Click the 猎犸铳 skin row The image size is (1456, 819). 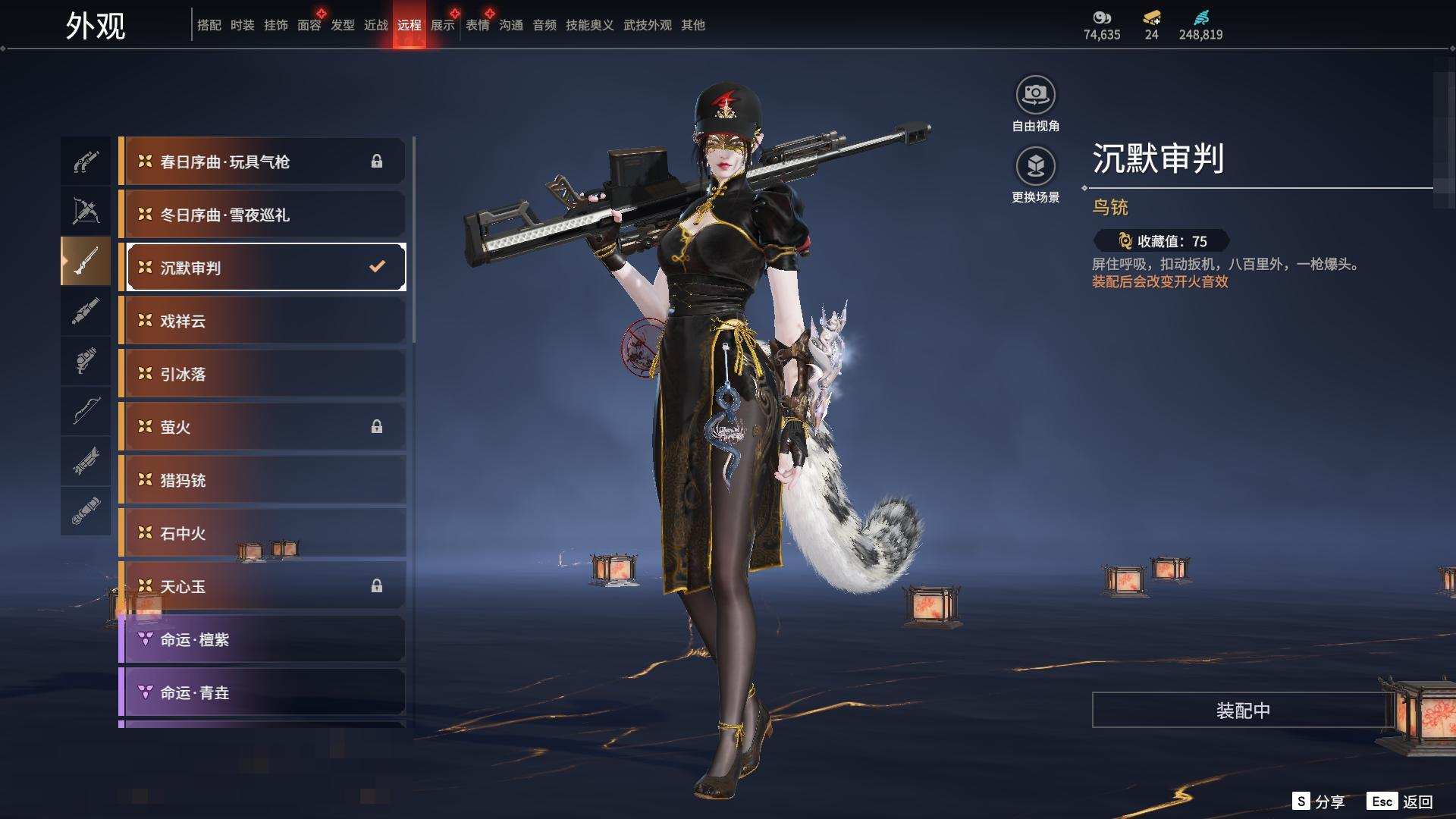point(262,480)
